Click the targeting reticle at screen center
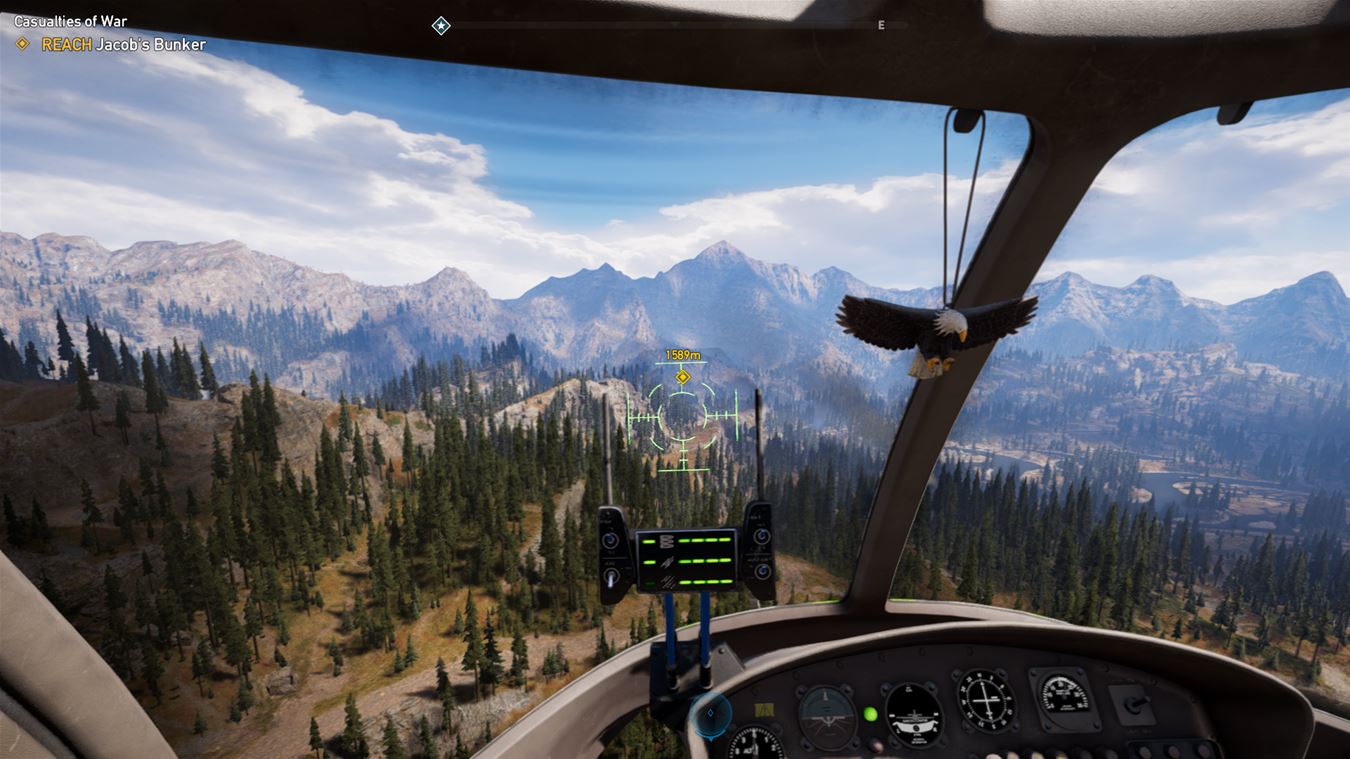The height and width of the screenshot is (759, 1350). pyautogui.click(x=681, y=418)
